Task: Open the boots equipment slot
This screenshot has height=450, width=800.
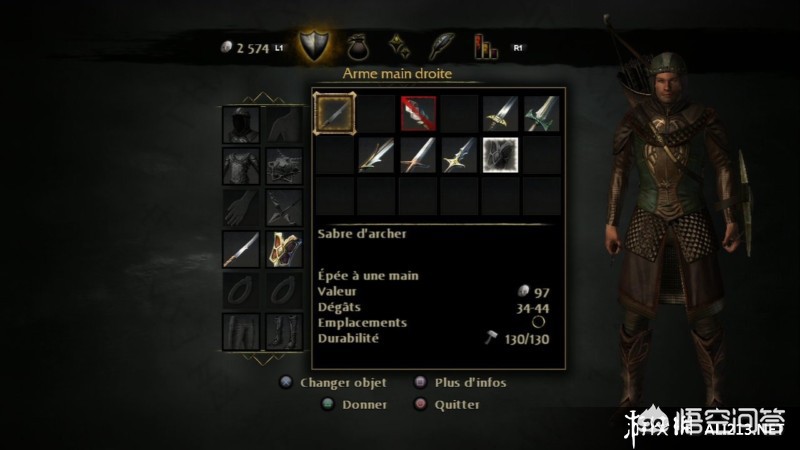Action: coord(283,330)
